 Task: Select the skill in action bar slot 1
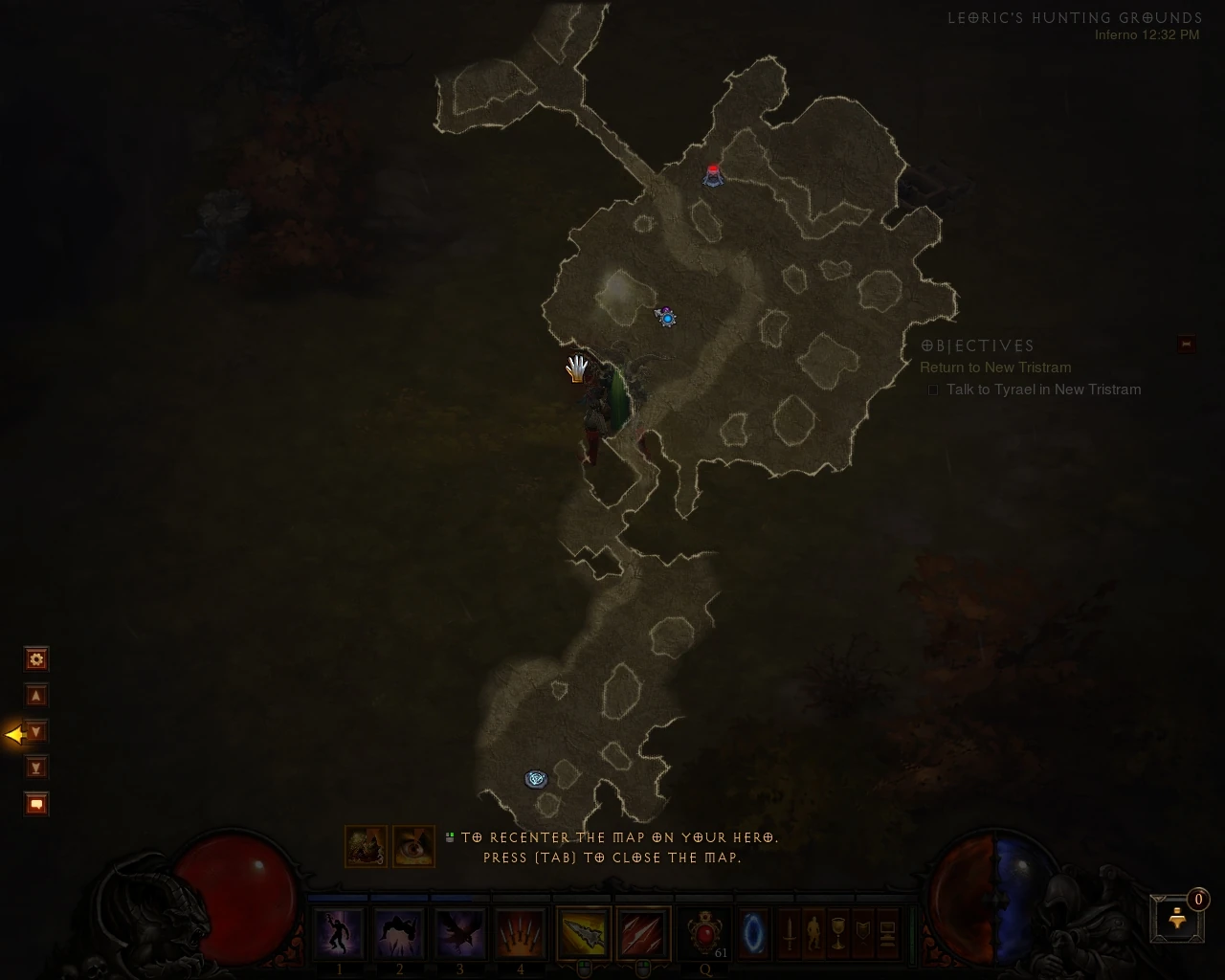[339, 933]
